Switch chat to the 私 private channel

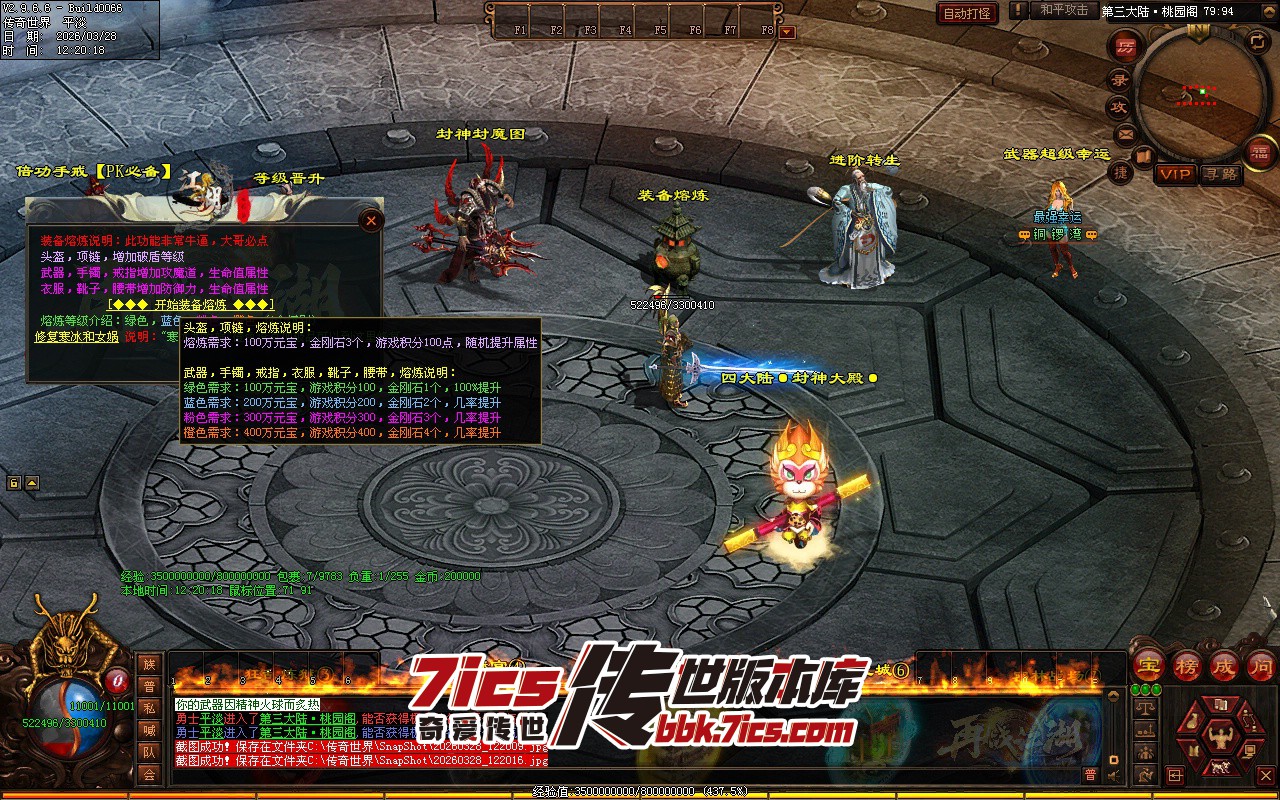[149, 708]
